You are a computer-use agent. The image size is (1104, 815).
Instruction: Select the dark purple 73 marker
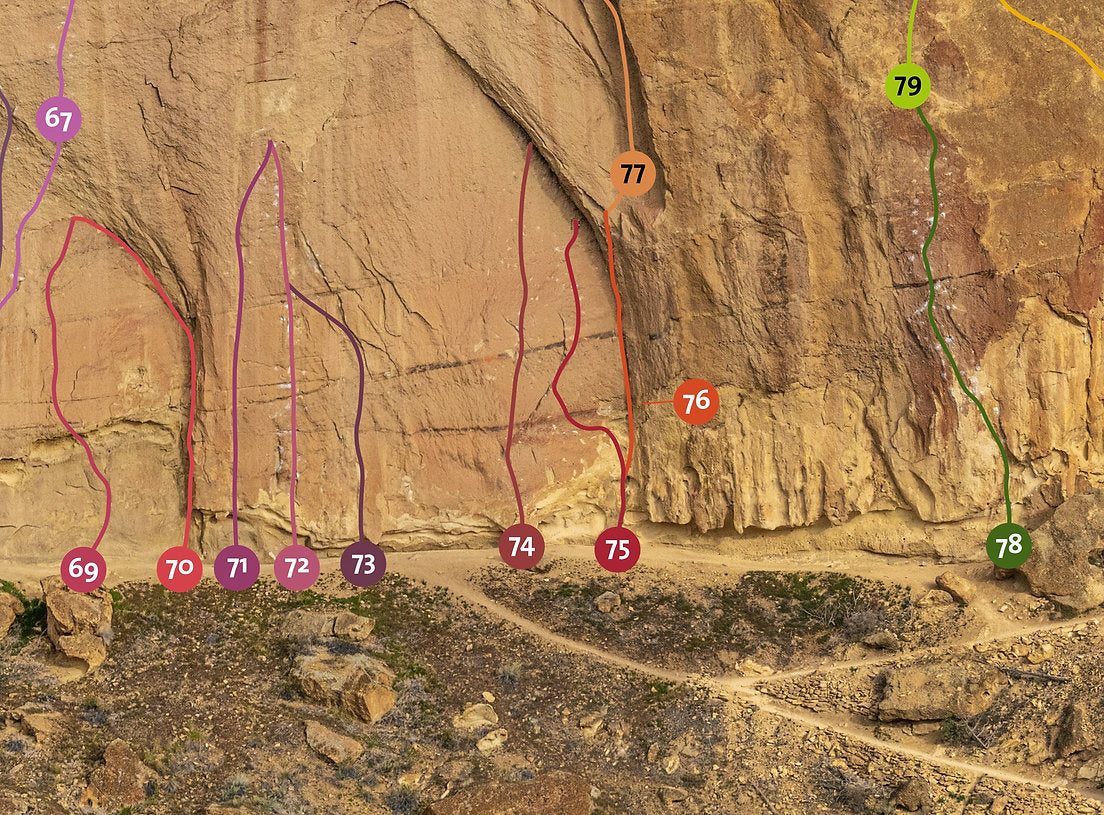click(x=363, y=564)
